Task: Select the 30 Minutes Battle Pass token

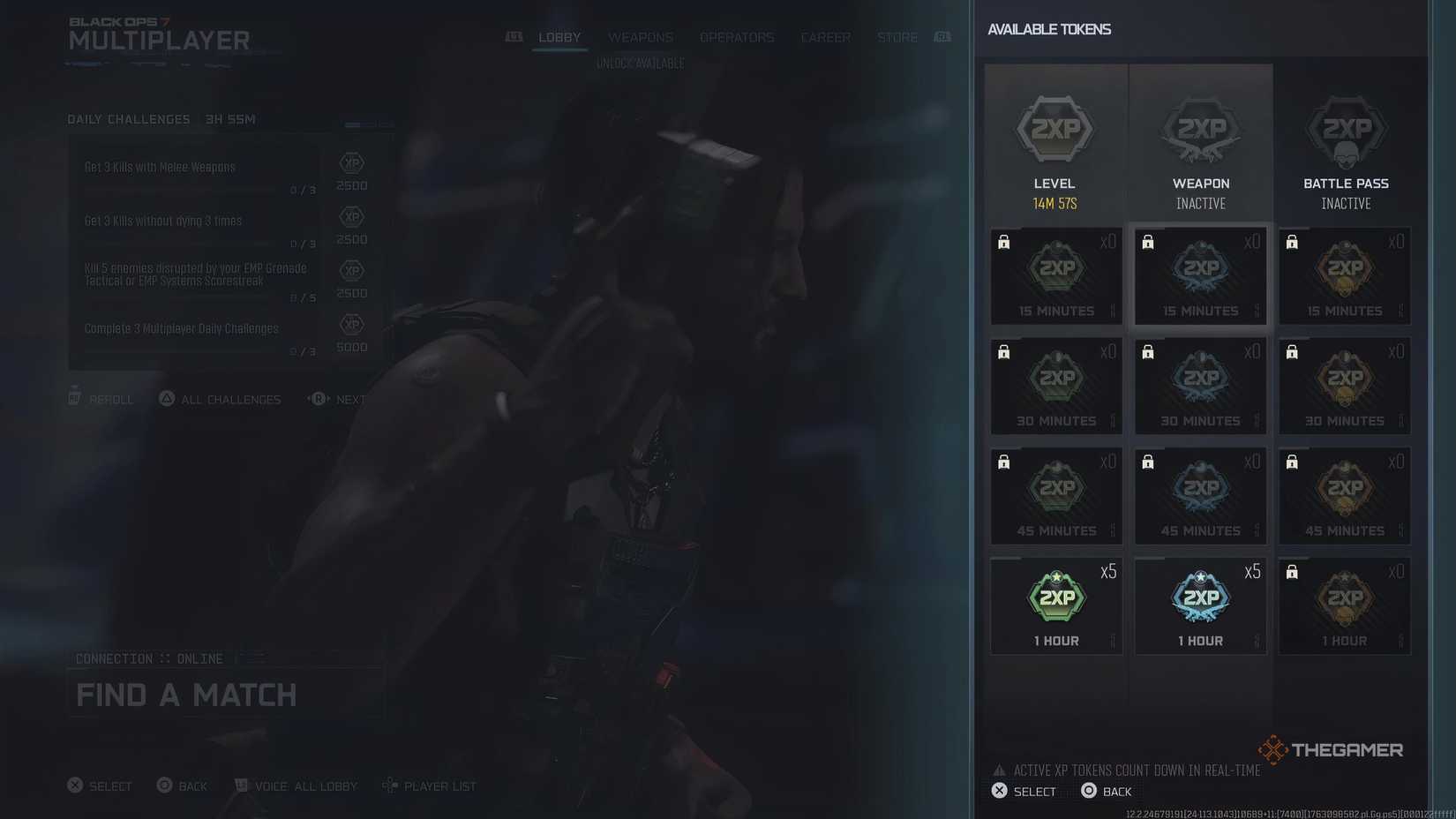Action: tap(1344, 386)
